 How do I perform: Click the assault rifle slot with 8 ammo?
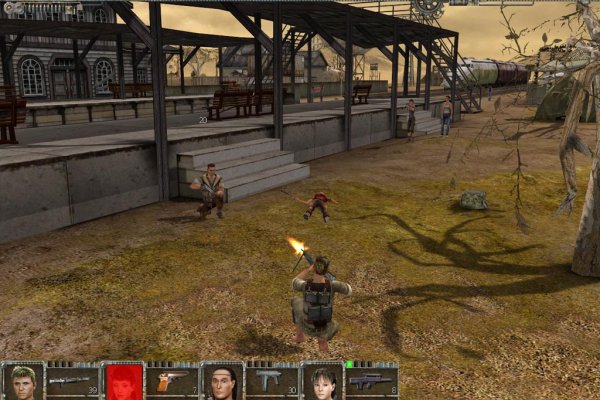click(x=372, y=382)
